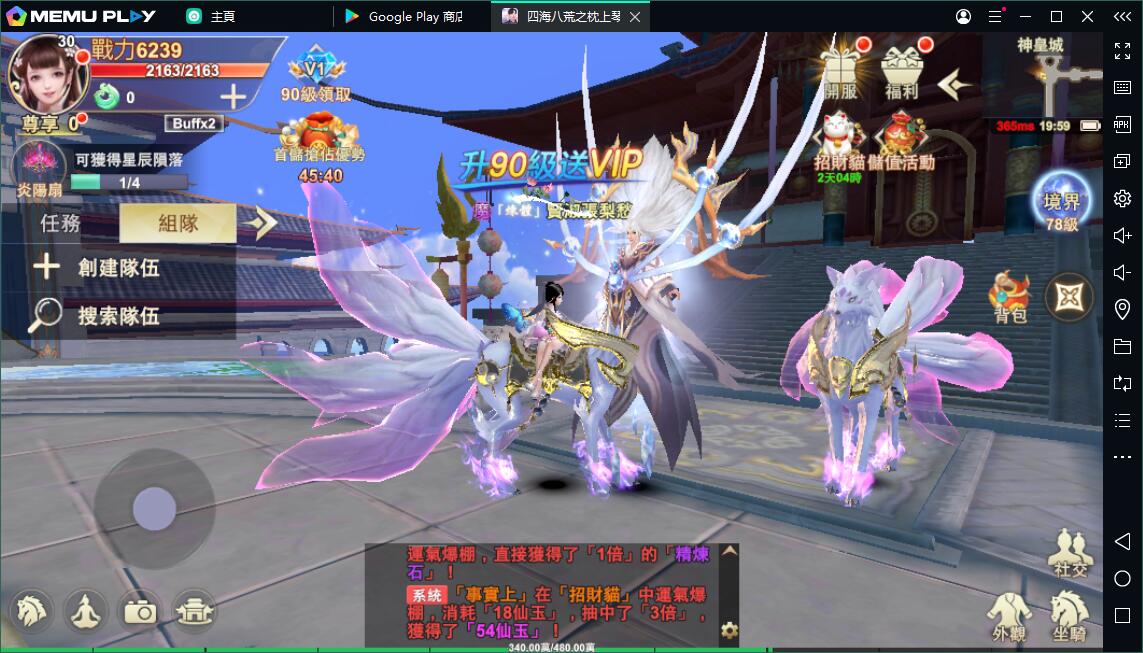Open the 福利 welfare rewards
The height and width of the screenshot is (653, 1143).
(x=902, y=73)
